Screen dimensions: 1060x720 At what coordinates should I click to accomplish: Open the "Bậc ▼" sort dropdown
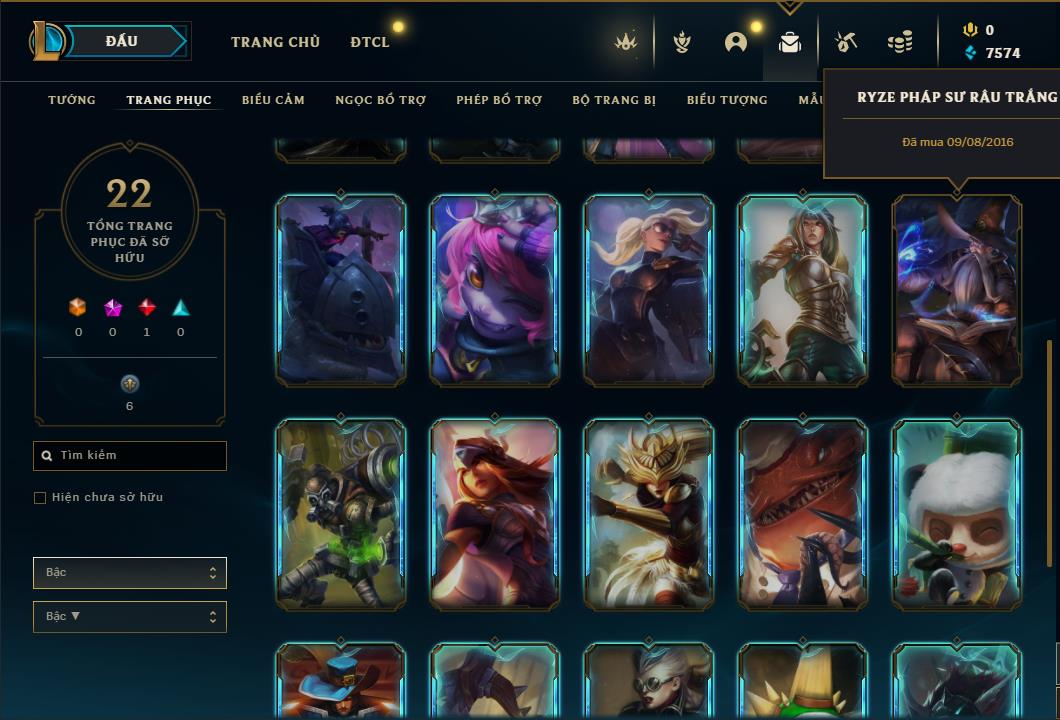(130, 617)
